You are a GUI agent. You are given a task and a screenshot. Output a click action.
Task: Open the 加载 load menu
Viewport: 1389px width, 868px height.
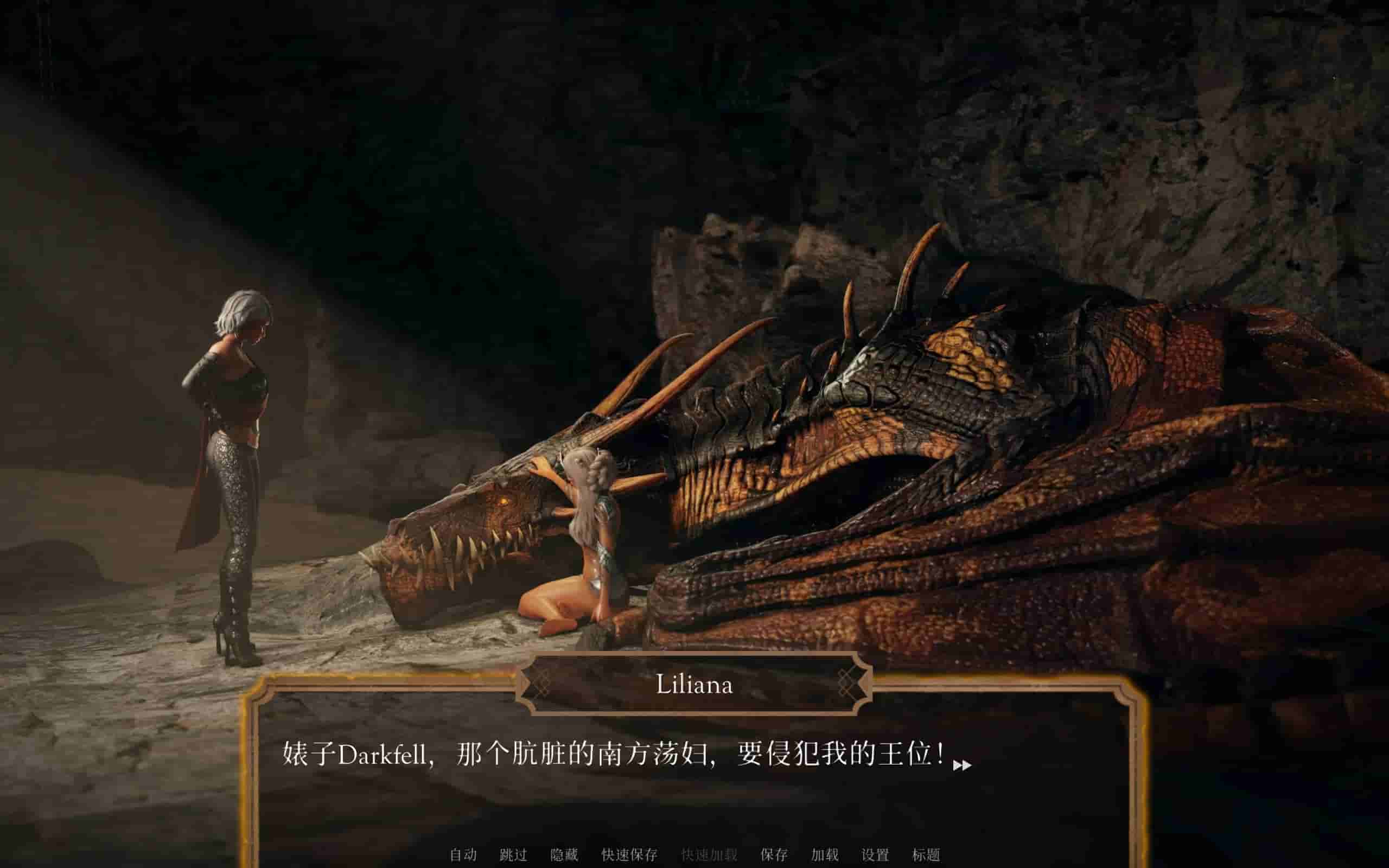(x=824, y=855)
